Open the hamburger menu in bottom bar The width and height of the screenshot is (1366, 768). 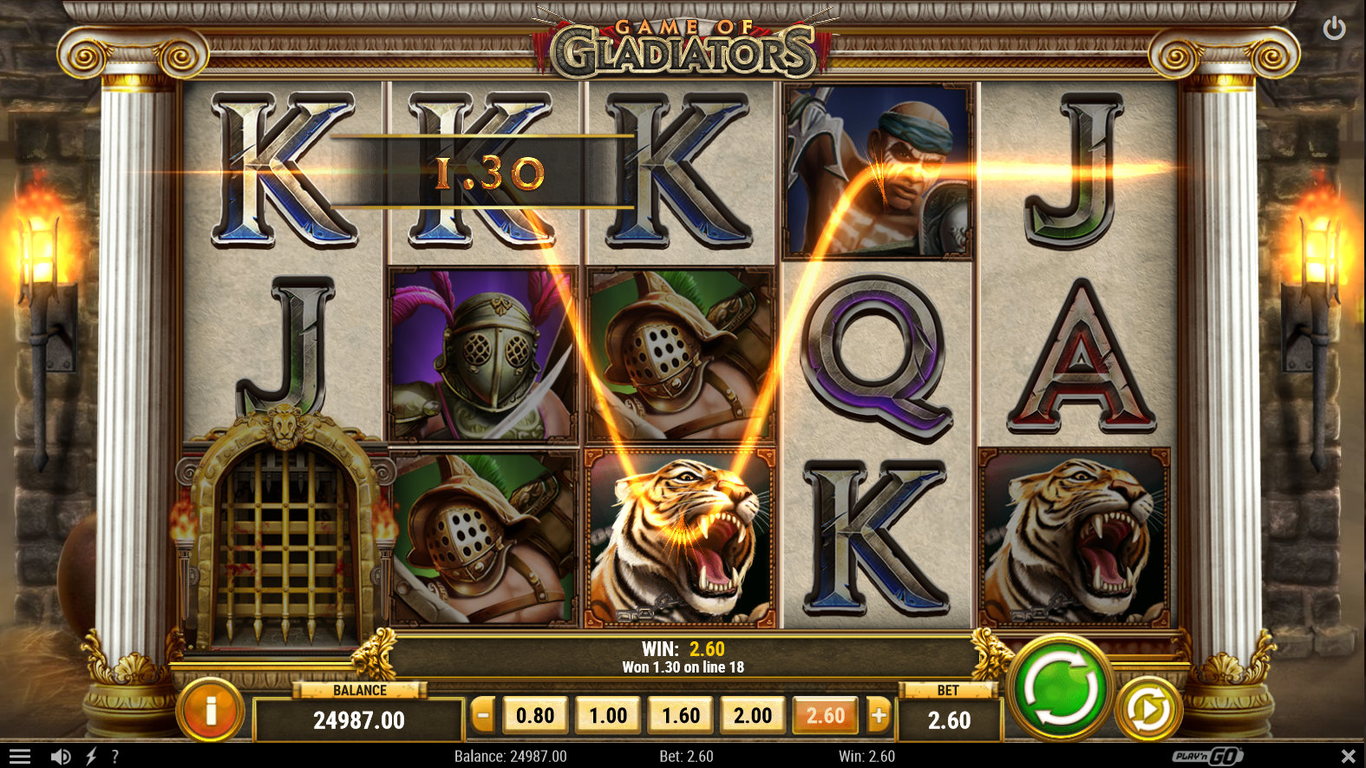(x=20, y=757)
